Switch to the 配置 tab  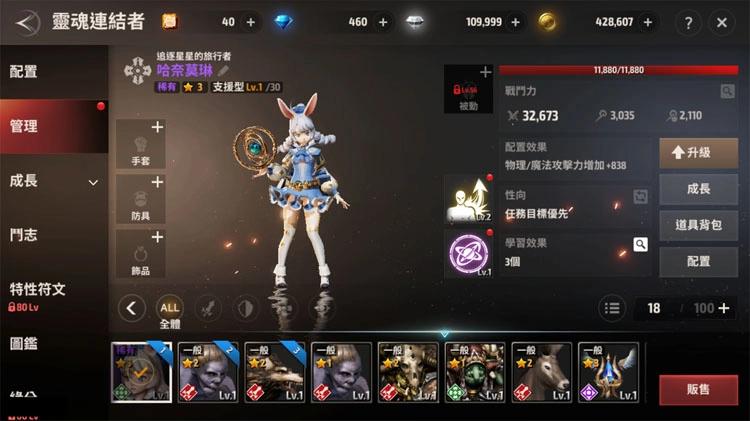pyautogui.click(x=24, y=72)
